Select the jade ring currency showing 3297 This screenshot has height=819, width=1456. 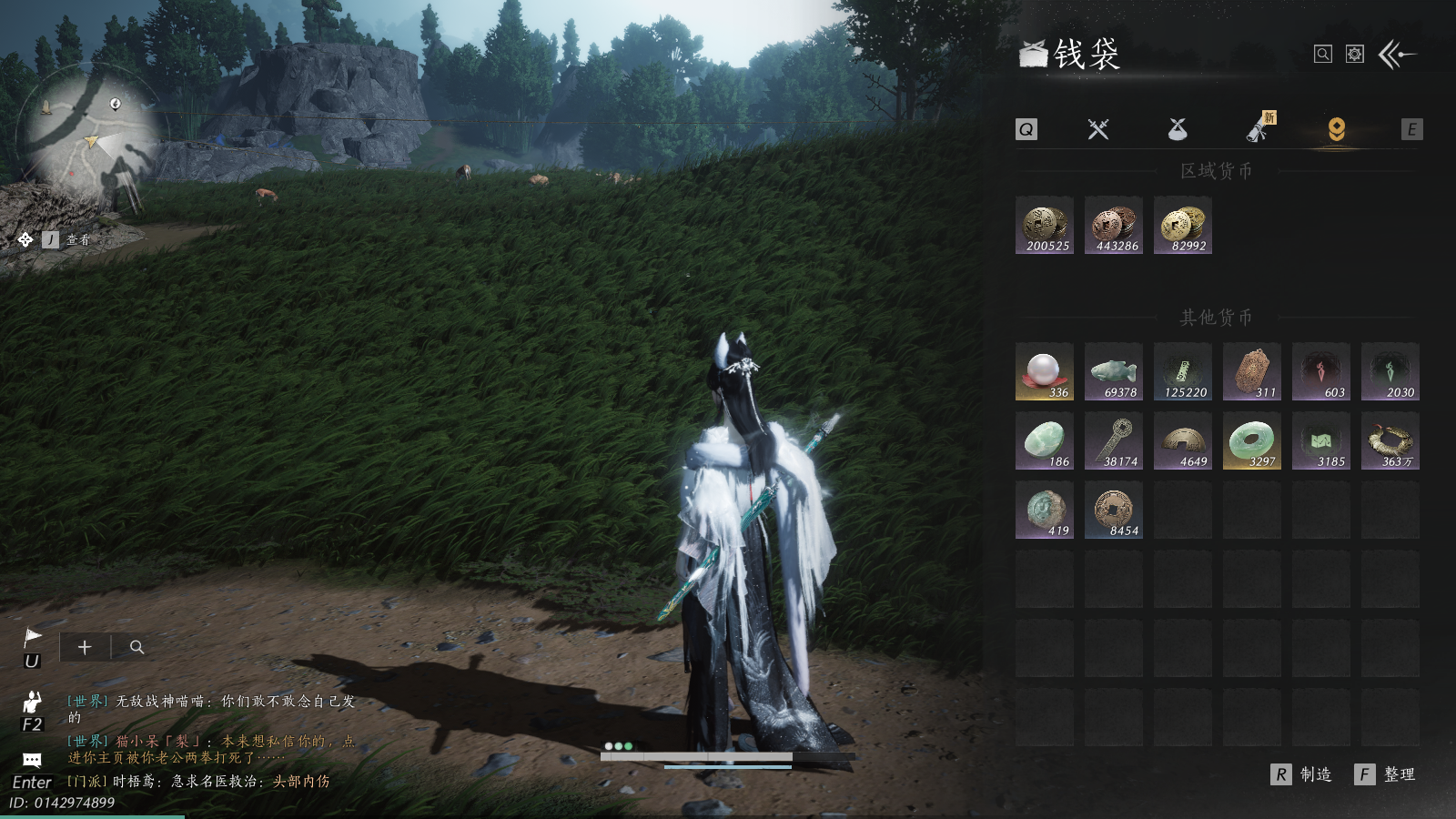pos(1252,440)
